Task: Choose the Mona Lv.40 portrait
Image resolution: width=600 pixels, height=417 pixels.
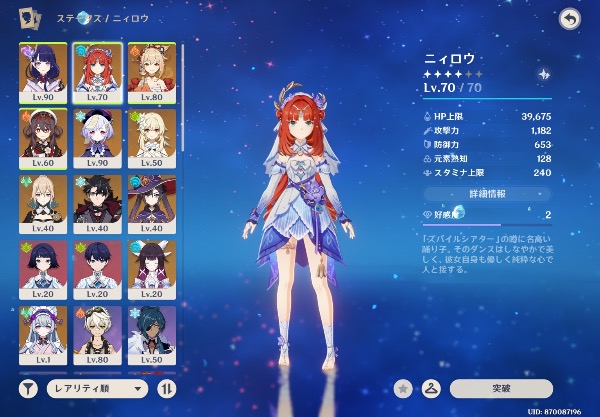Action: (x=152, y=199)
